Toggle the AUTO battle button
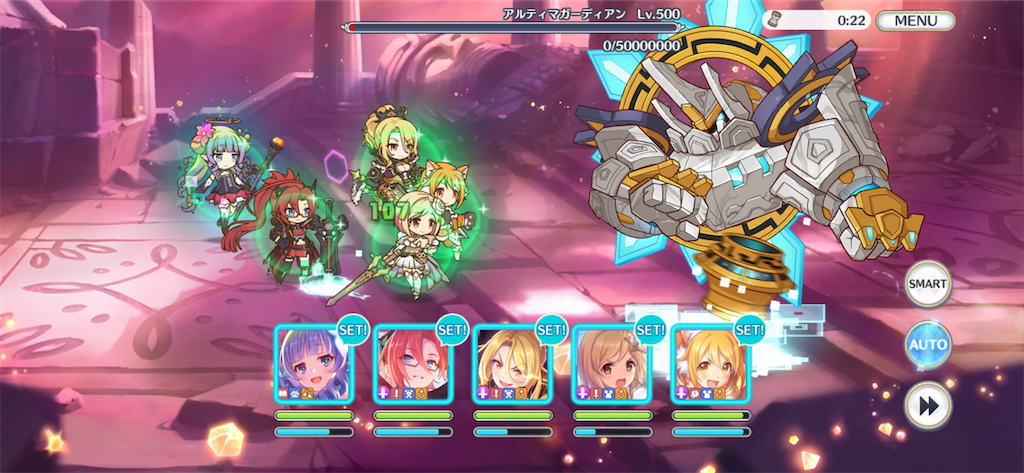 click(x=927, y=345)
